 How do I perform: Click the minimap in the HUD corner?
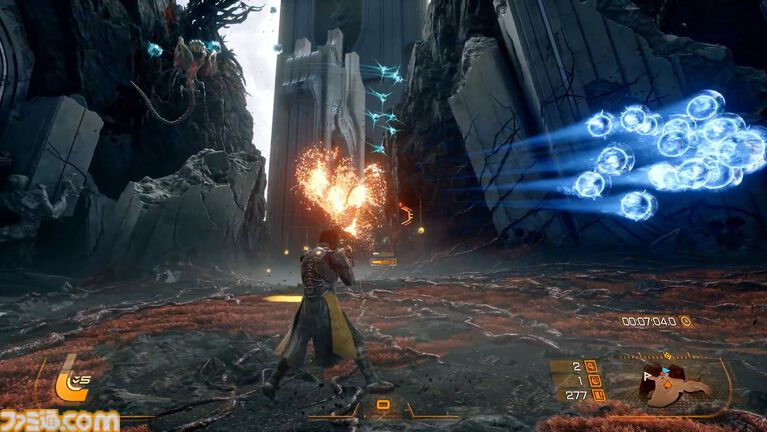[x=672, y=381]
